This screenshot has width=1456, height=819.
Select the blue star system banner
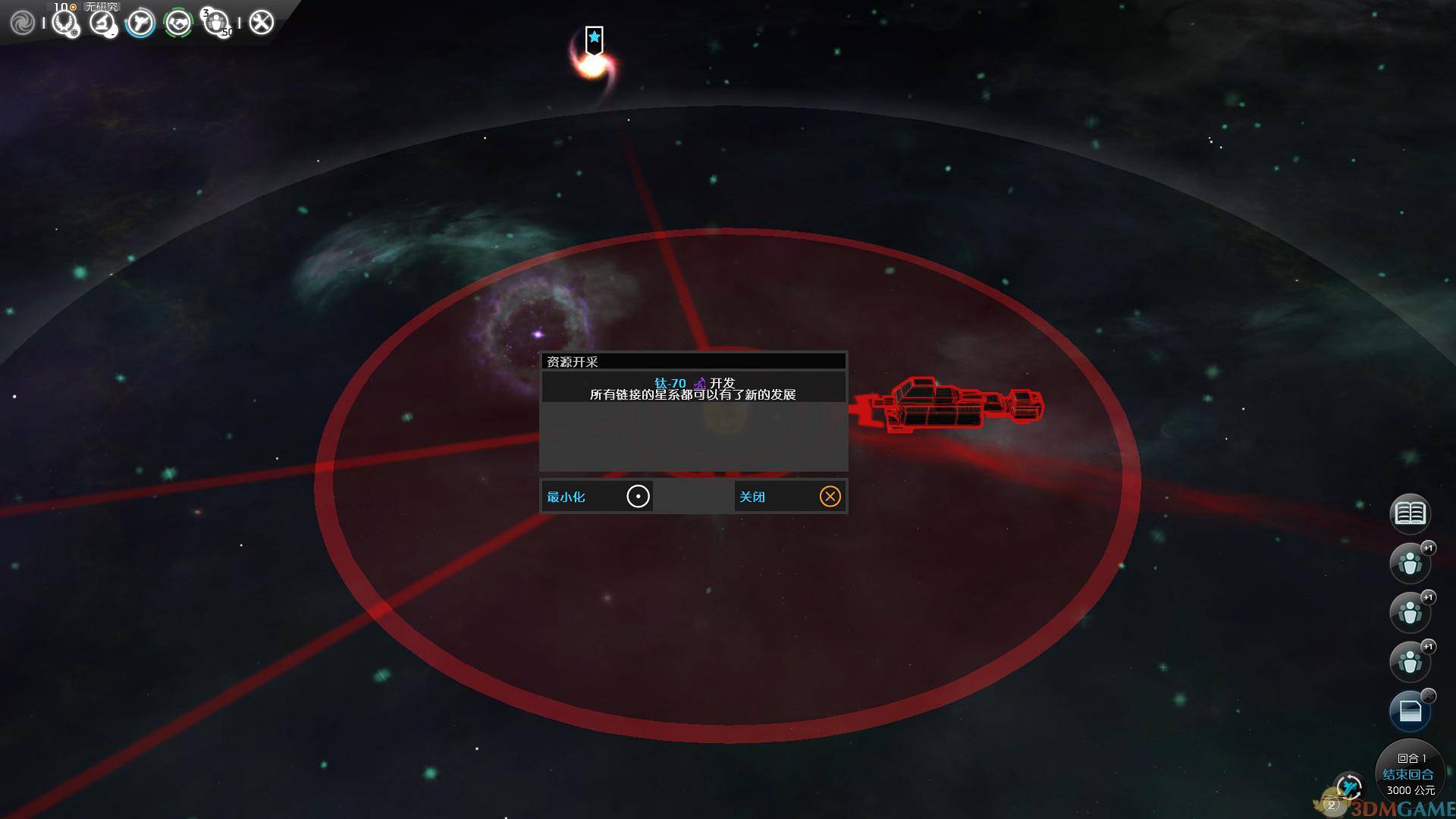point(594,38)
